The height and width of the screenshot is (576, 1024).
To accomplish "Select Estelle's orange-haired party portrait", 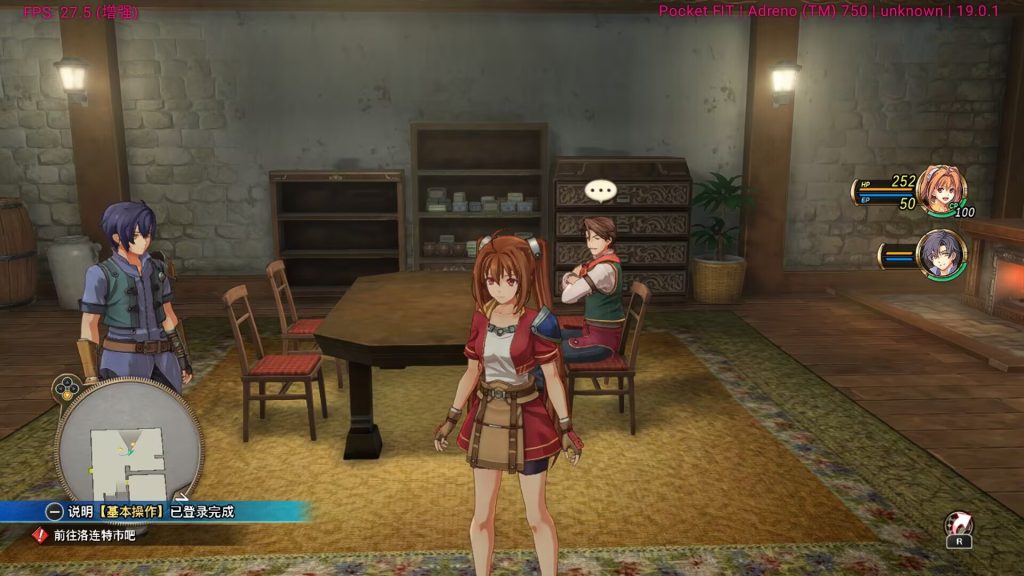I will [x=940, y=190].
